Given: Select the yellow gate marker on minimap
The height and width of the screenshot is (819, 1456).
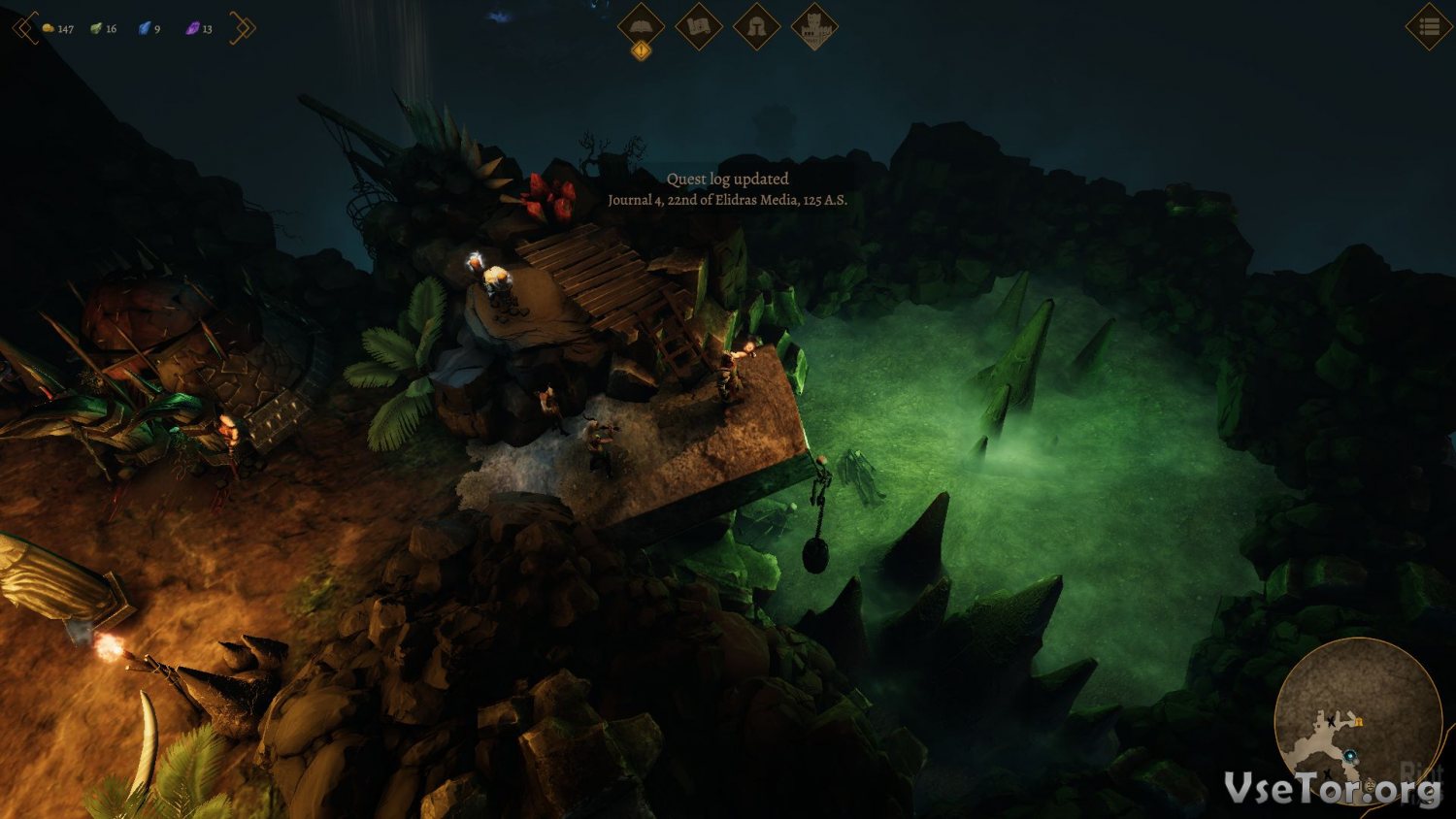Looking at the screenshot, I should point(1359,721).
